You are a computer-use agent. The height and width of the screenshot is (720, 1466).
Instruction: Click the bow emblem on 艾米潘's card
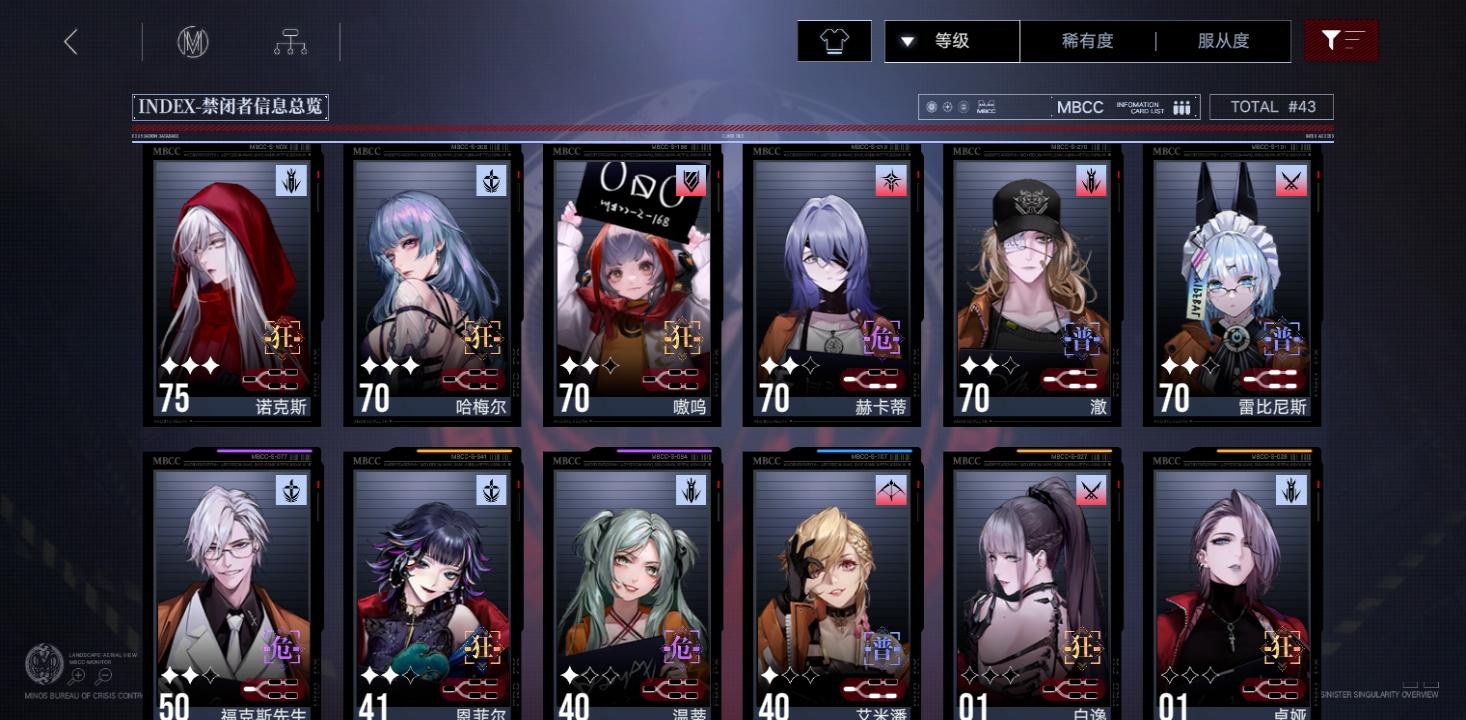click(891, 491)
